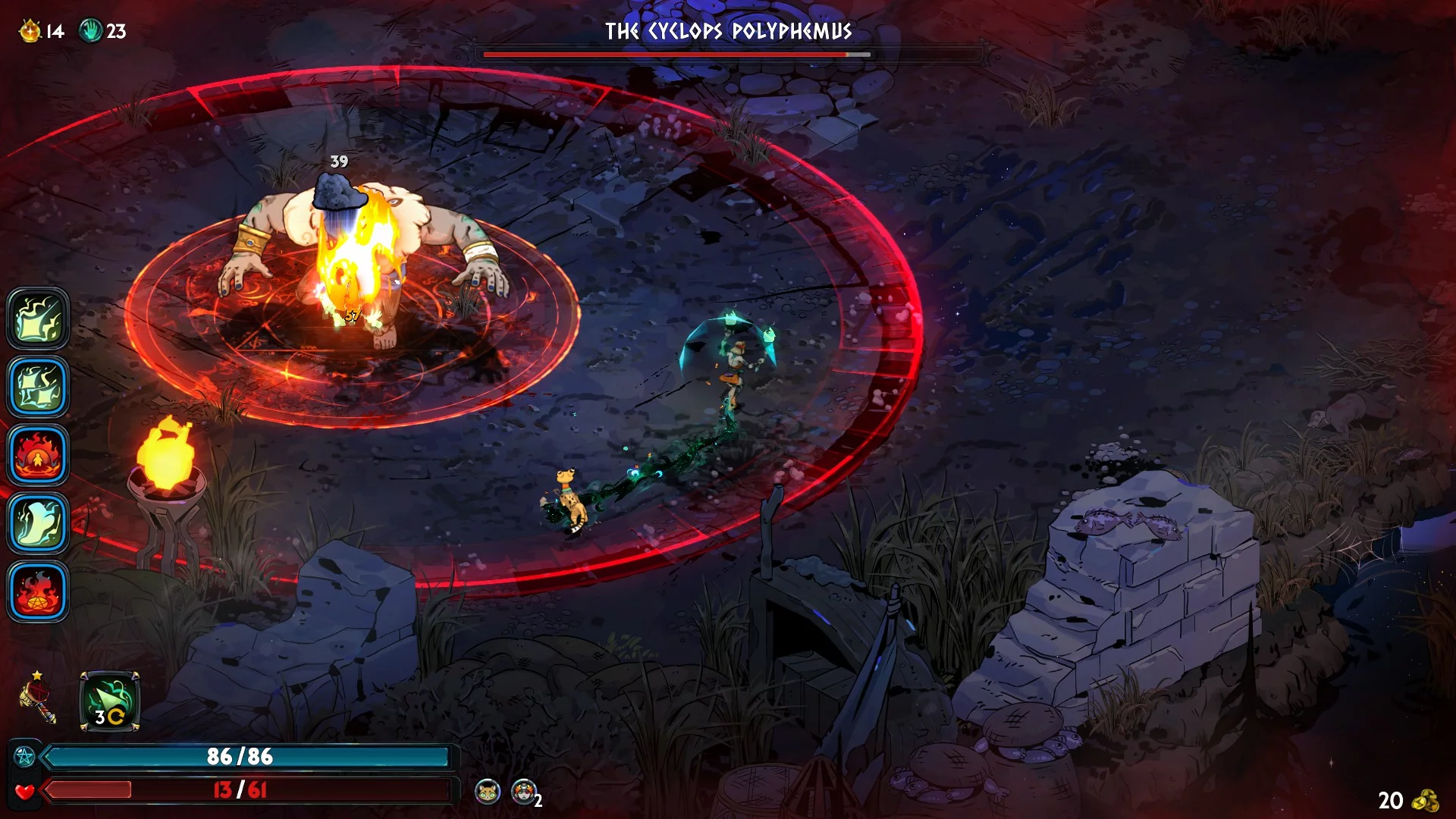Click the flaming pentagram boon icon

[x=38, y=591]
